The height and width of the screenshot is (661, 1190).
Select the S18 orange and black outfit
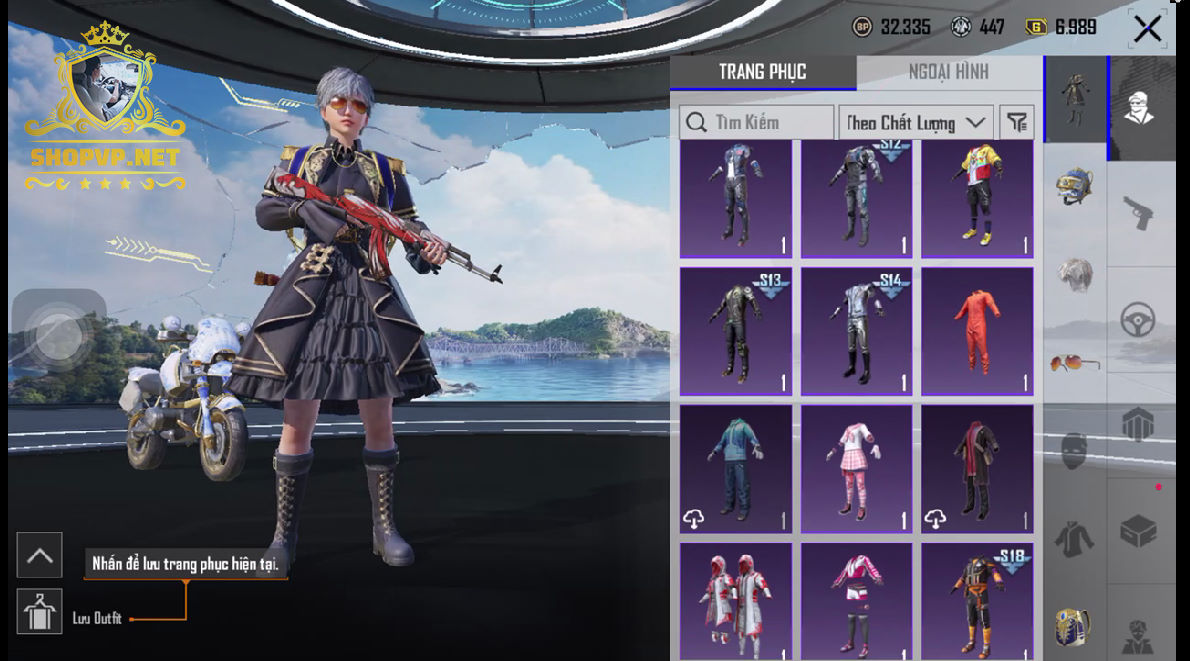pos(977,601)
